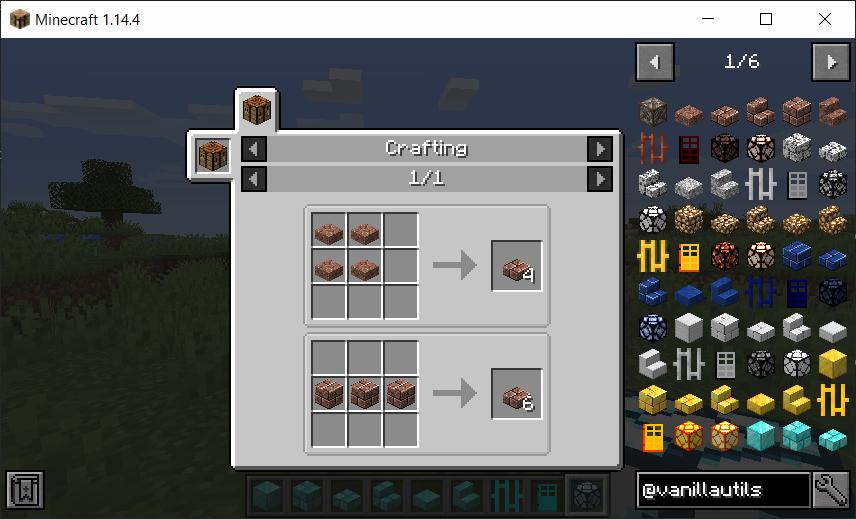Screen dimensions: 856x519
Task: Show the next recipe page
Action: (x=599, y=179)
